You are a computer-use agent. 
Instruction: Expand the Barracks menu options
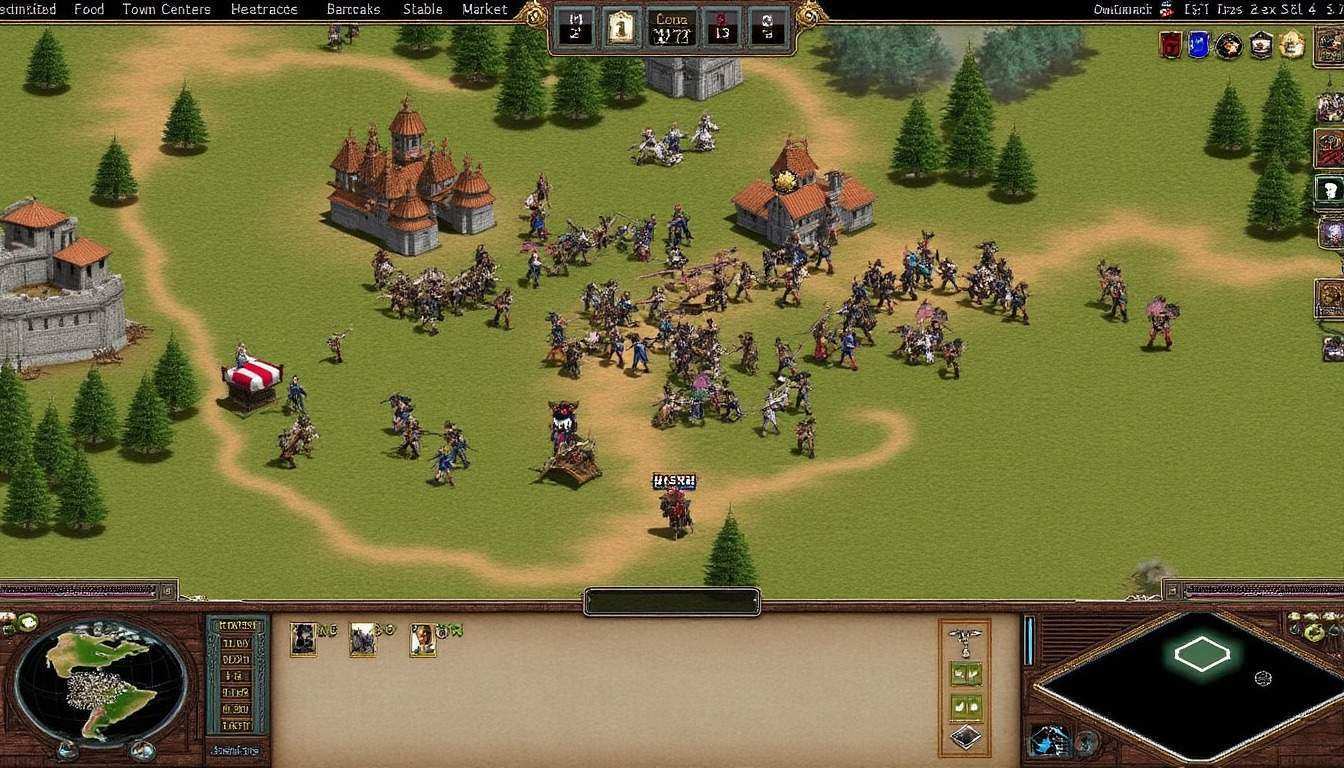pos(352,9)
